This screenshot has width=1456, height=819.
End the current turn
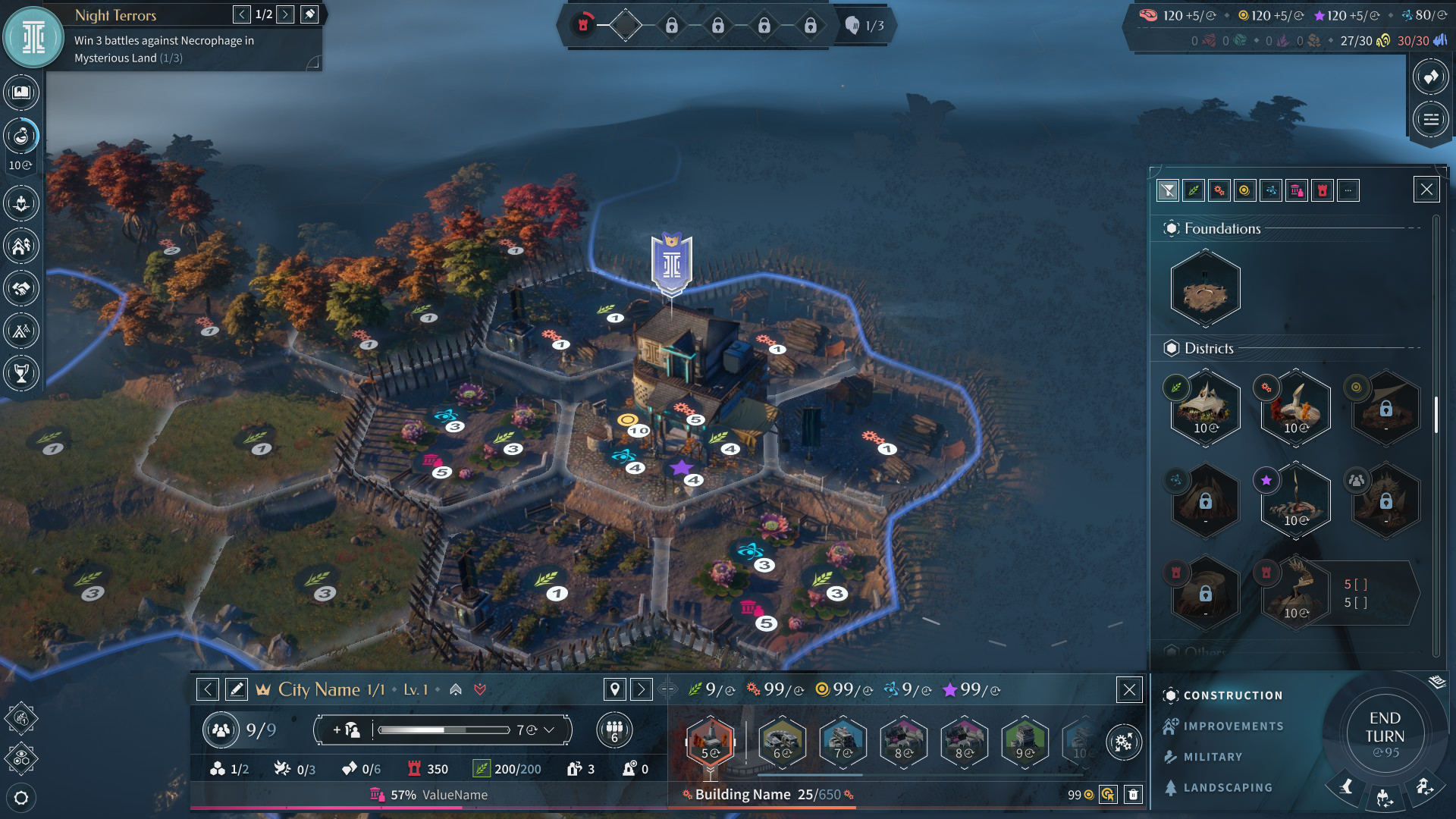[x=1385, y=733]
